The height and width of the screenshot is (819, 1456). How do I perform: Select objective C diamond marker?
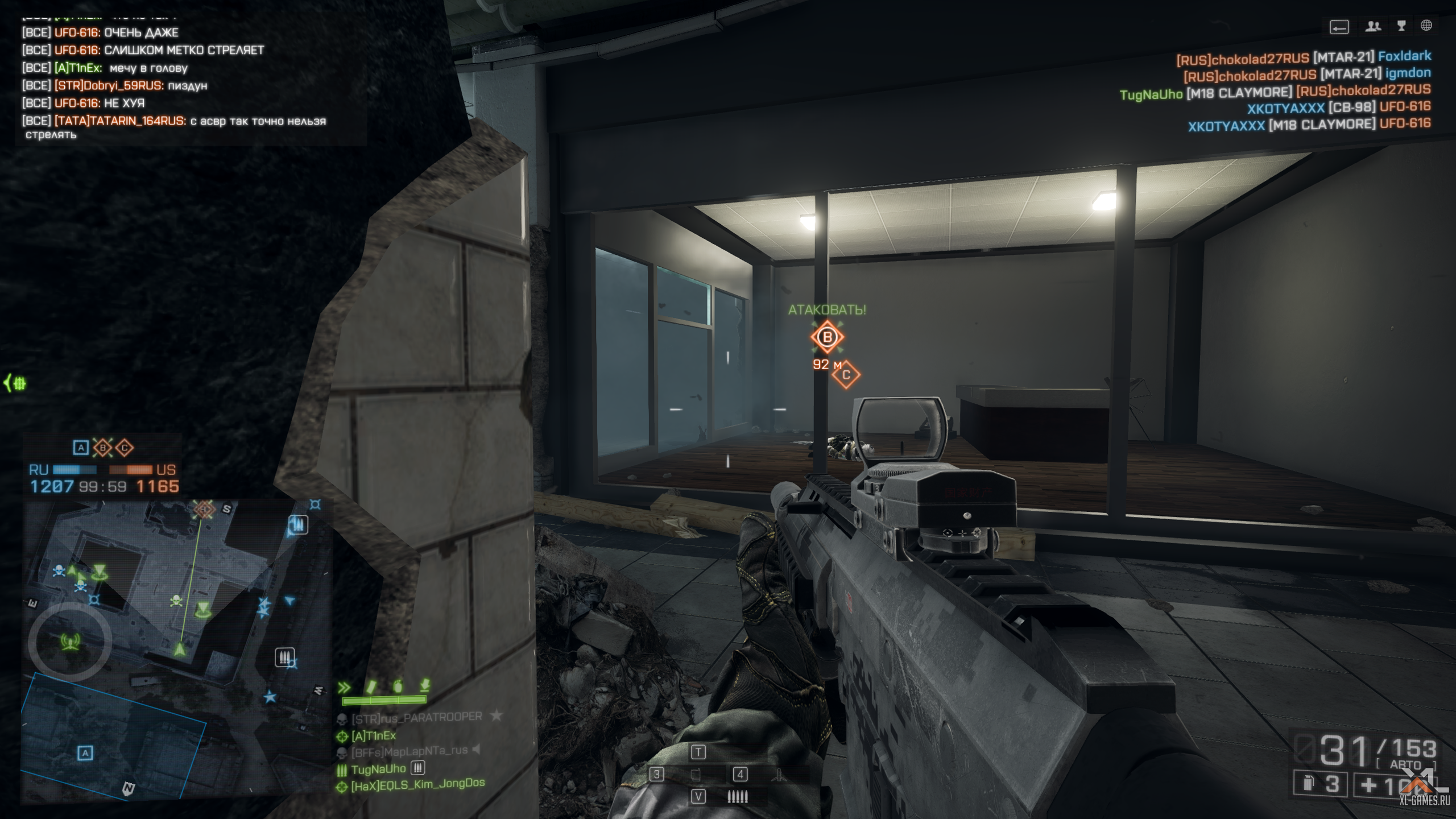coord(846,375)
